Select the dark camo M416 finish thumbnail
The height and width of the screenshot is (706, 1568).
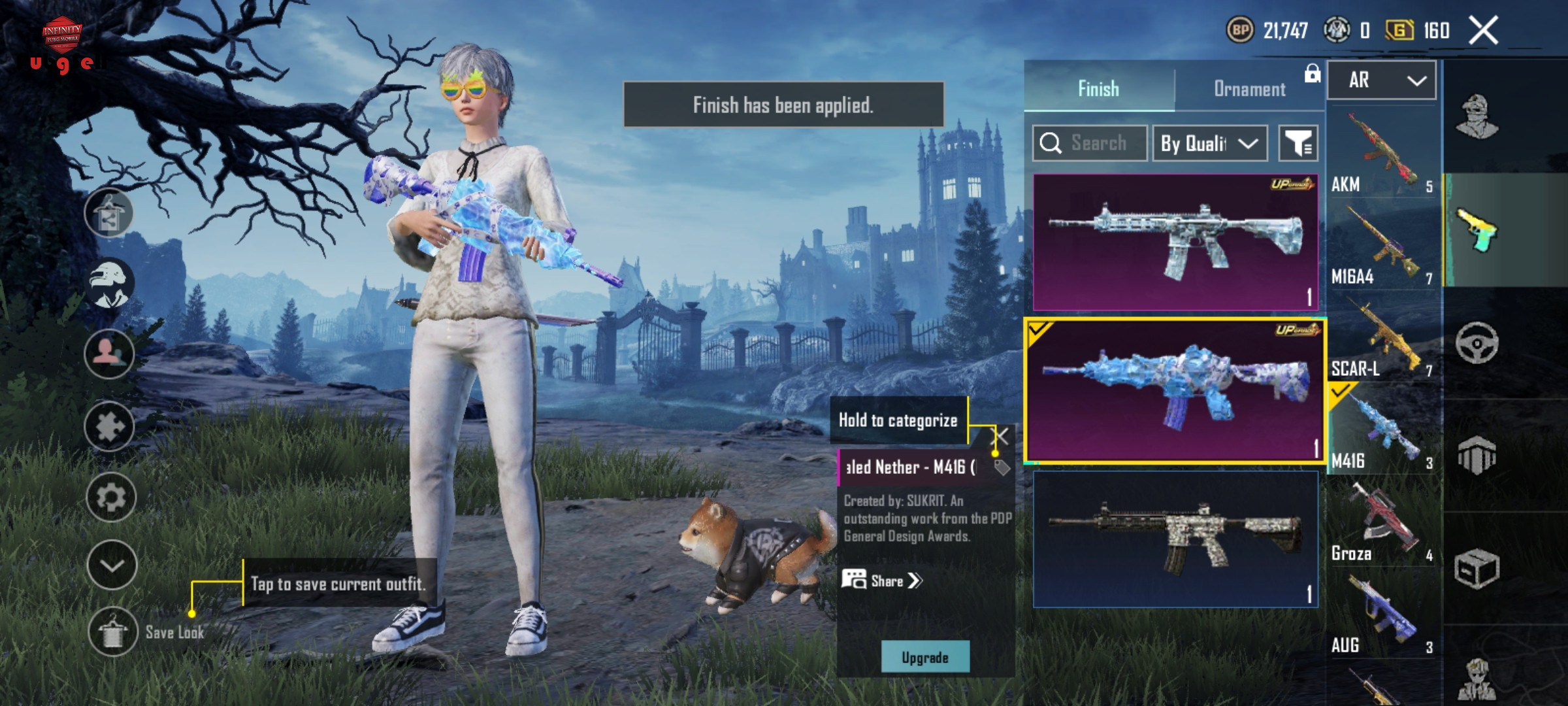click(1175, 539)
